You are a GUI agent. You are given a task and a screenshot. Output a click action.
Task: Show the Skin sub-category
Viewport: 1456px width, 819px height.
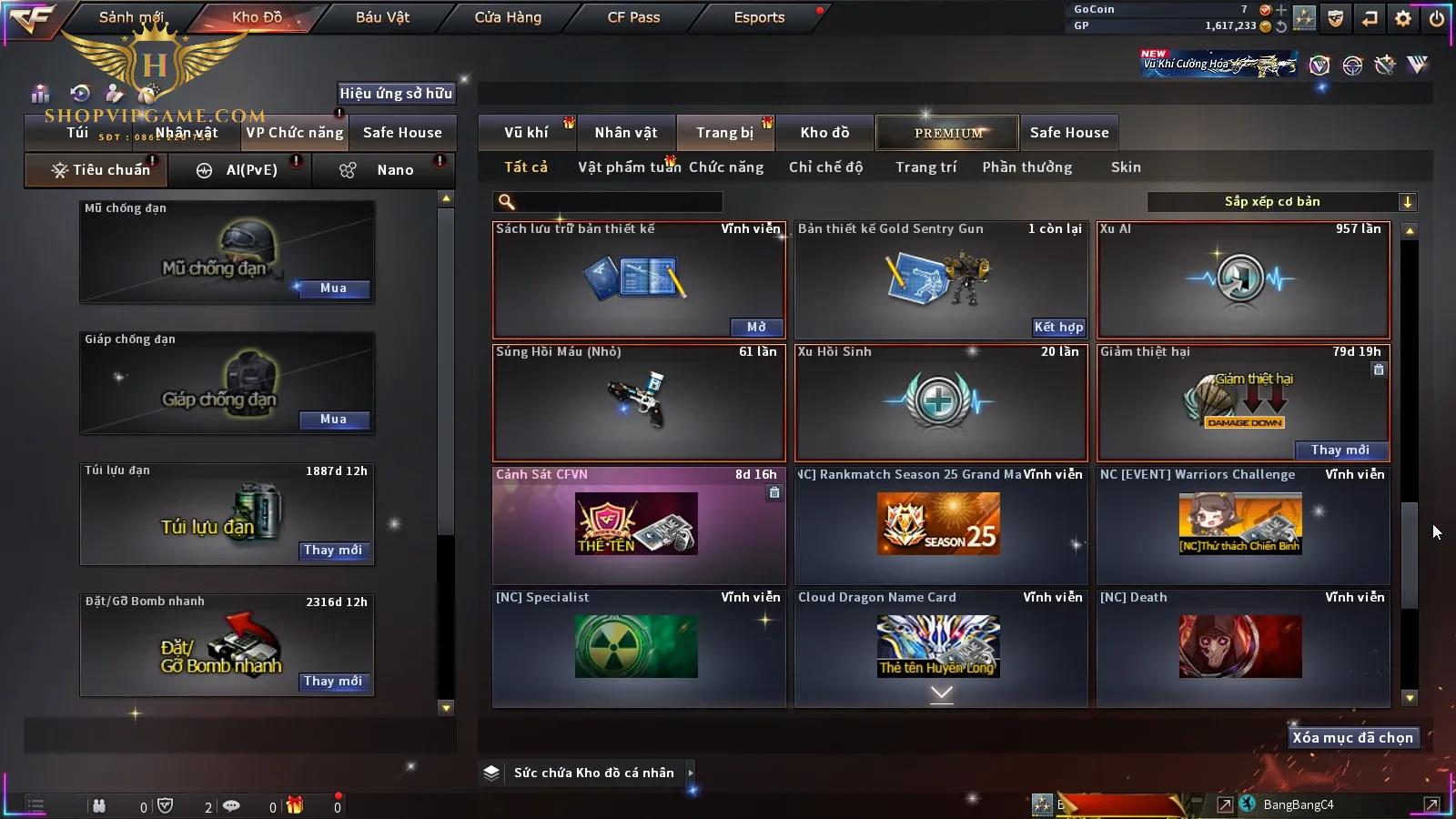click(1126, 167)
